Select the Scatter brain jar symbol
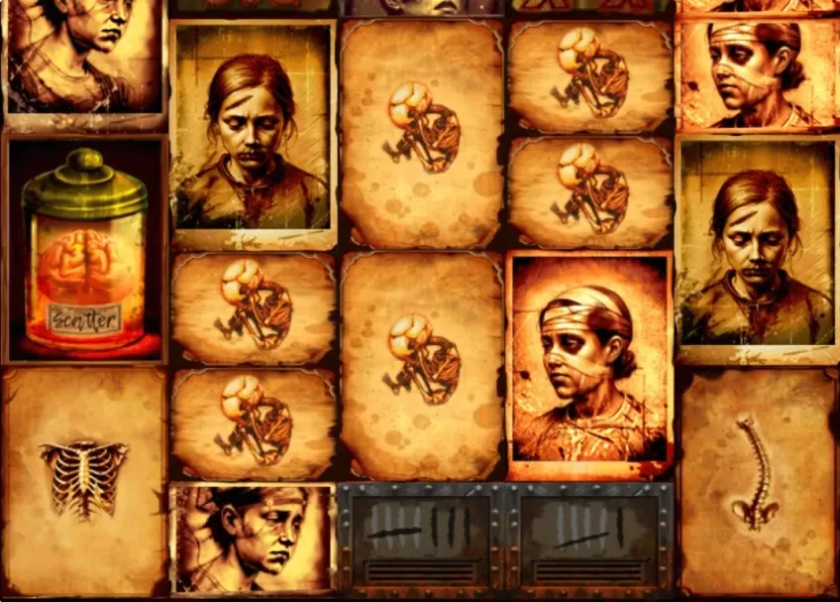The image size is (840, 602). (x=85, y=250)
